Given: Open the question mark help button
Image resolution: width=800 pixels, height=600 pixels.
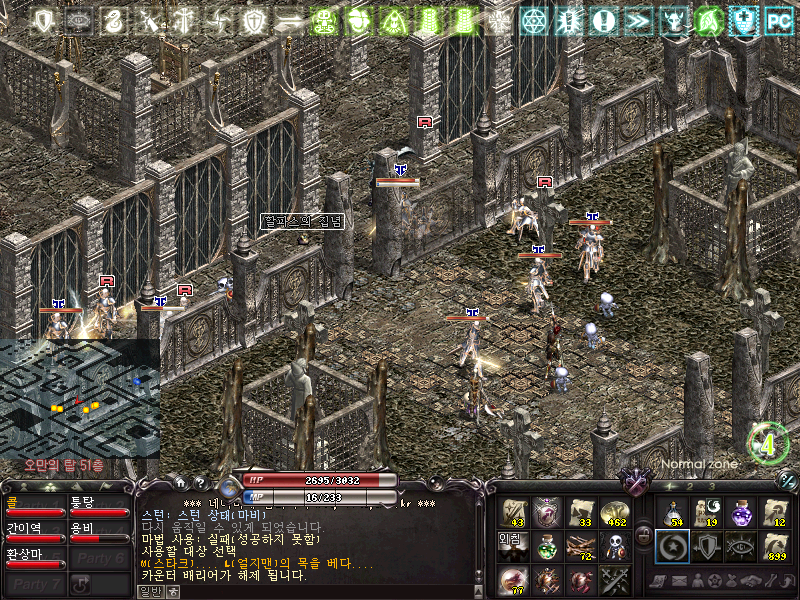Looking at the screenshot, I should (199, 481).
